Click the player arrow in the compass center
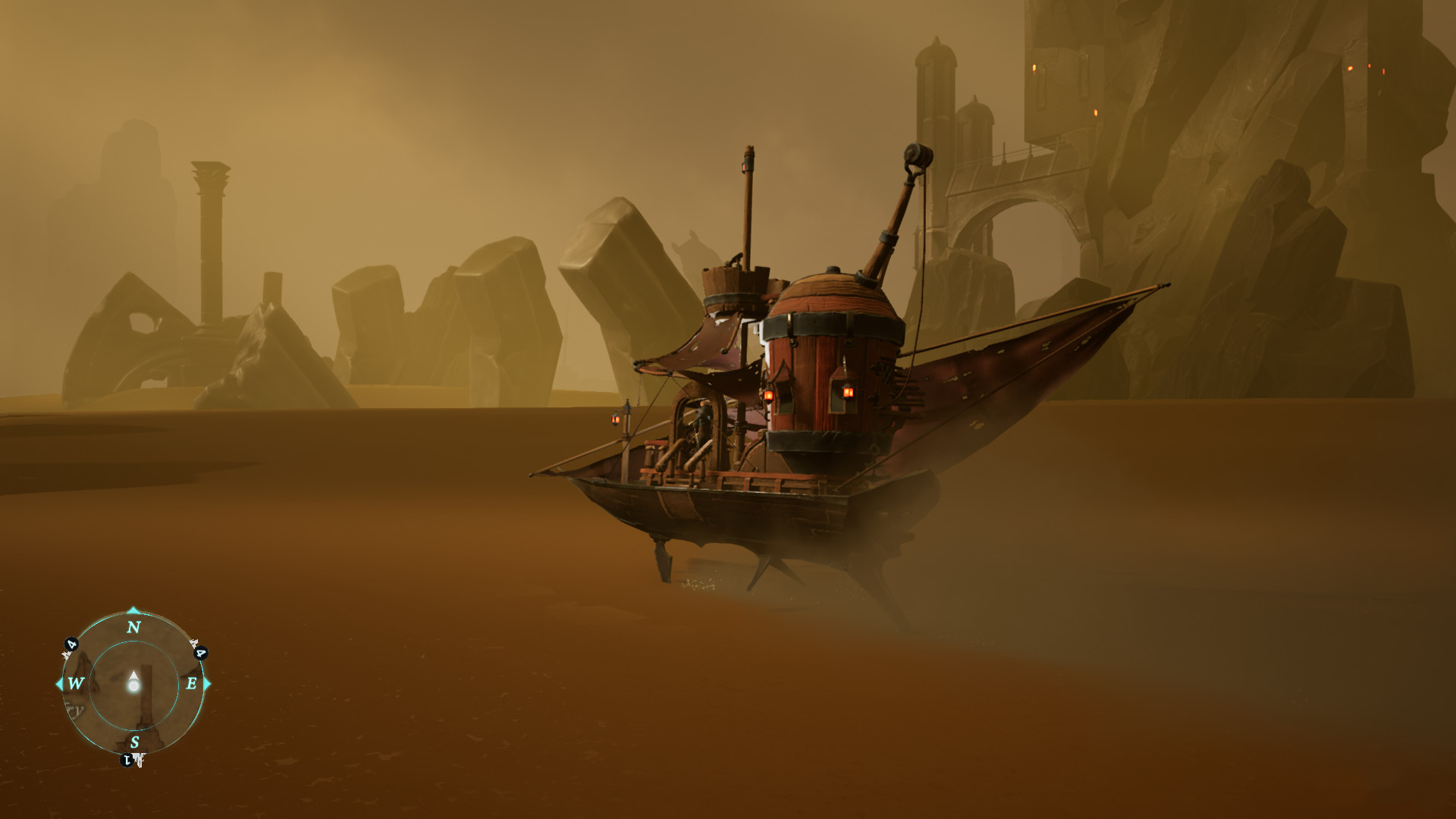The height and width of the screenshot is (819, 1456). [x=134, y=679]
